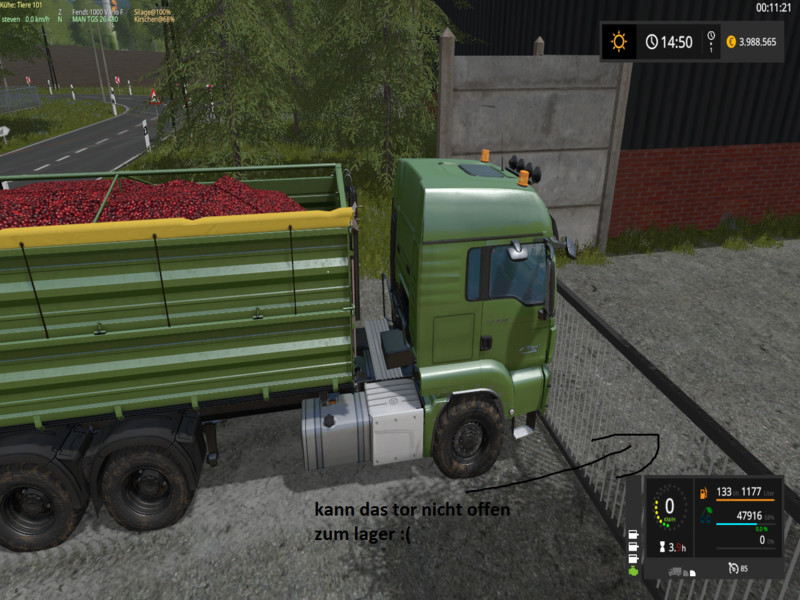Toggle the green engine icon

(633, 572)
